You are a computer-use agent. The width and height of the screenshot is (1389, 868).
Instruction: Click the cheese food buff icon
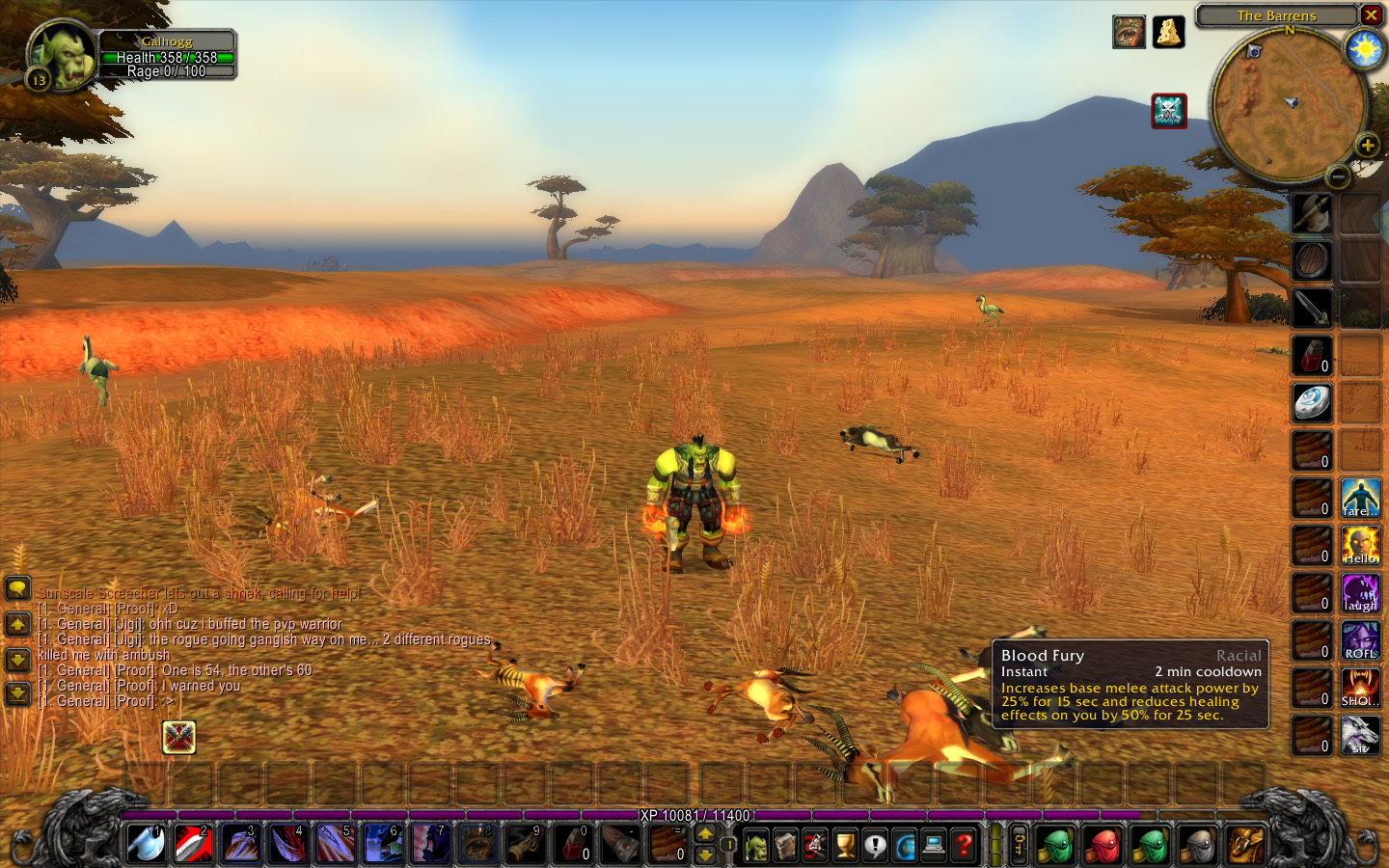(1168, 32)
